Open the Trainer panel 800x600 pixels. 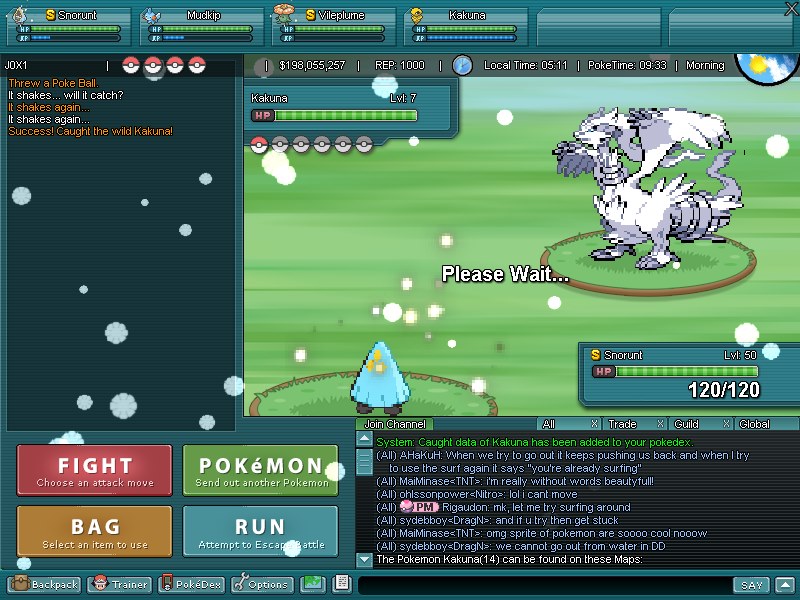pos(121,584)
